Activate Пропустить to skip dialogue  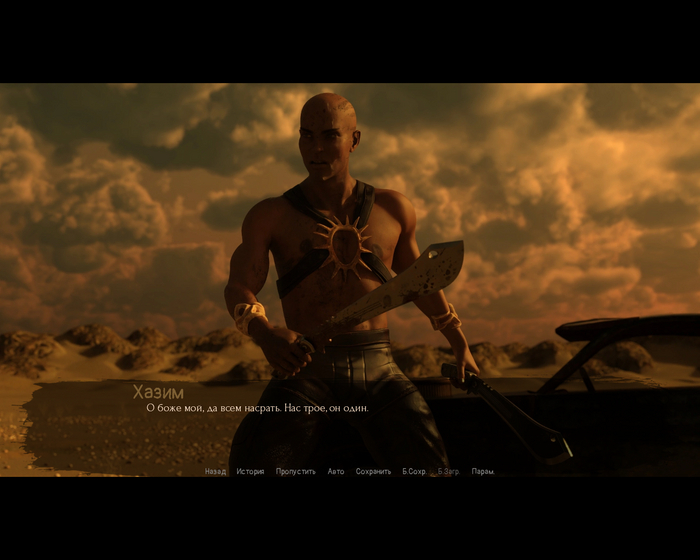tap(296, 471)
